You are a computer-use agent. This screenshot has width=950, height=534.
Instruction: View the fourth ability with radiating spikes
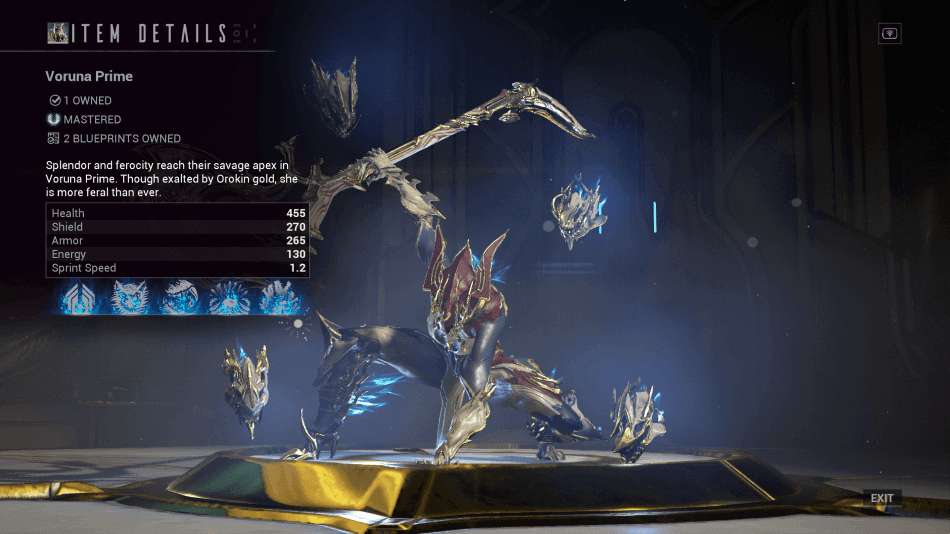[230, 297]
